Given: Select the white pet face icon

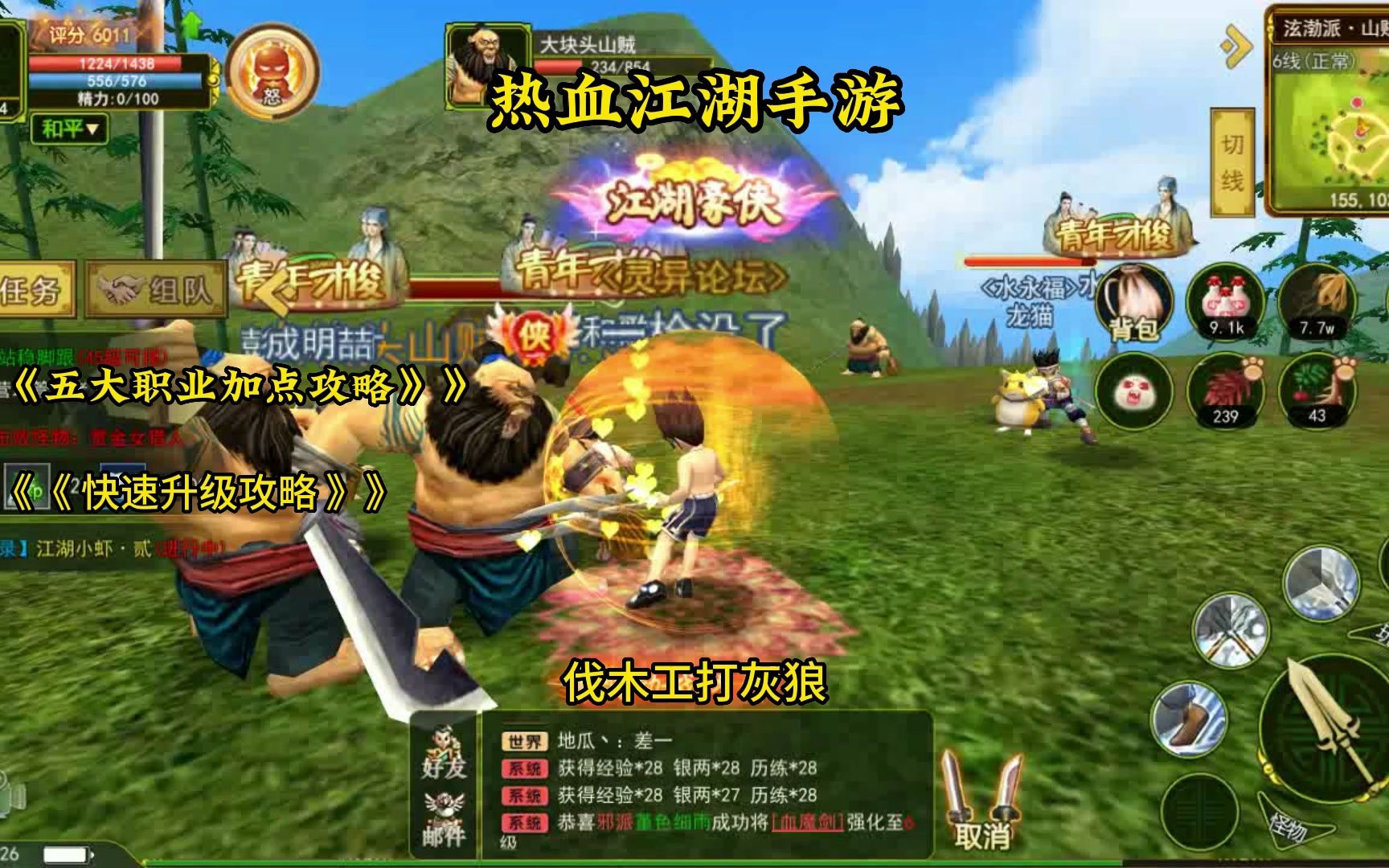Looking at the screenshot, I should 1134,391.
